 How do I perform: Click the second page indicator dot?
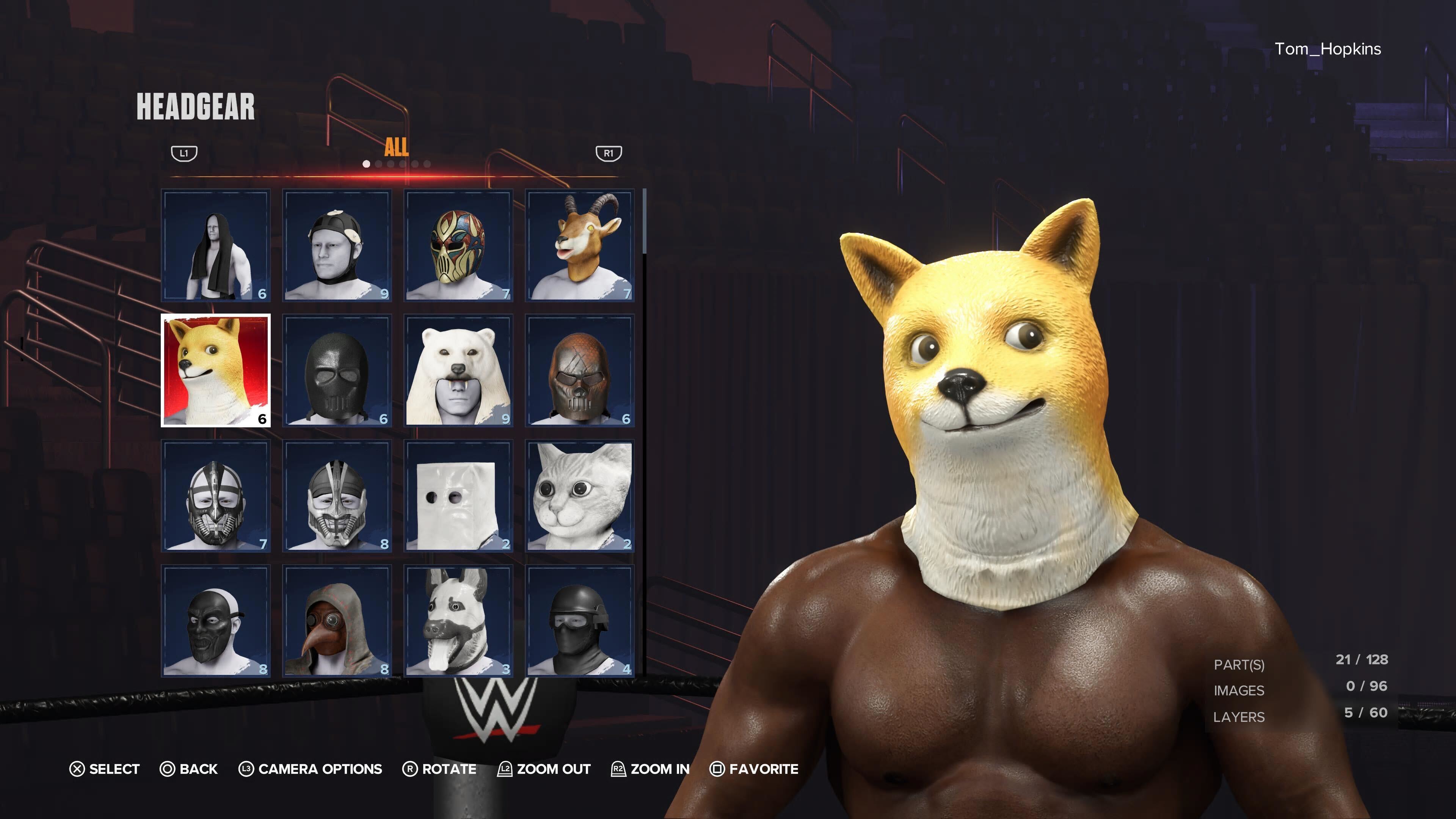[378, 164]
